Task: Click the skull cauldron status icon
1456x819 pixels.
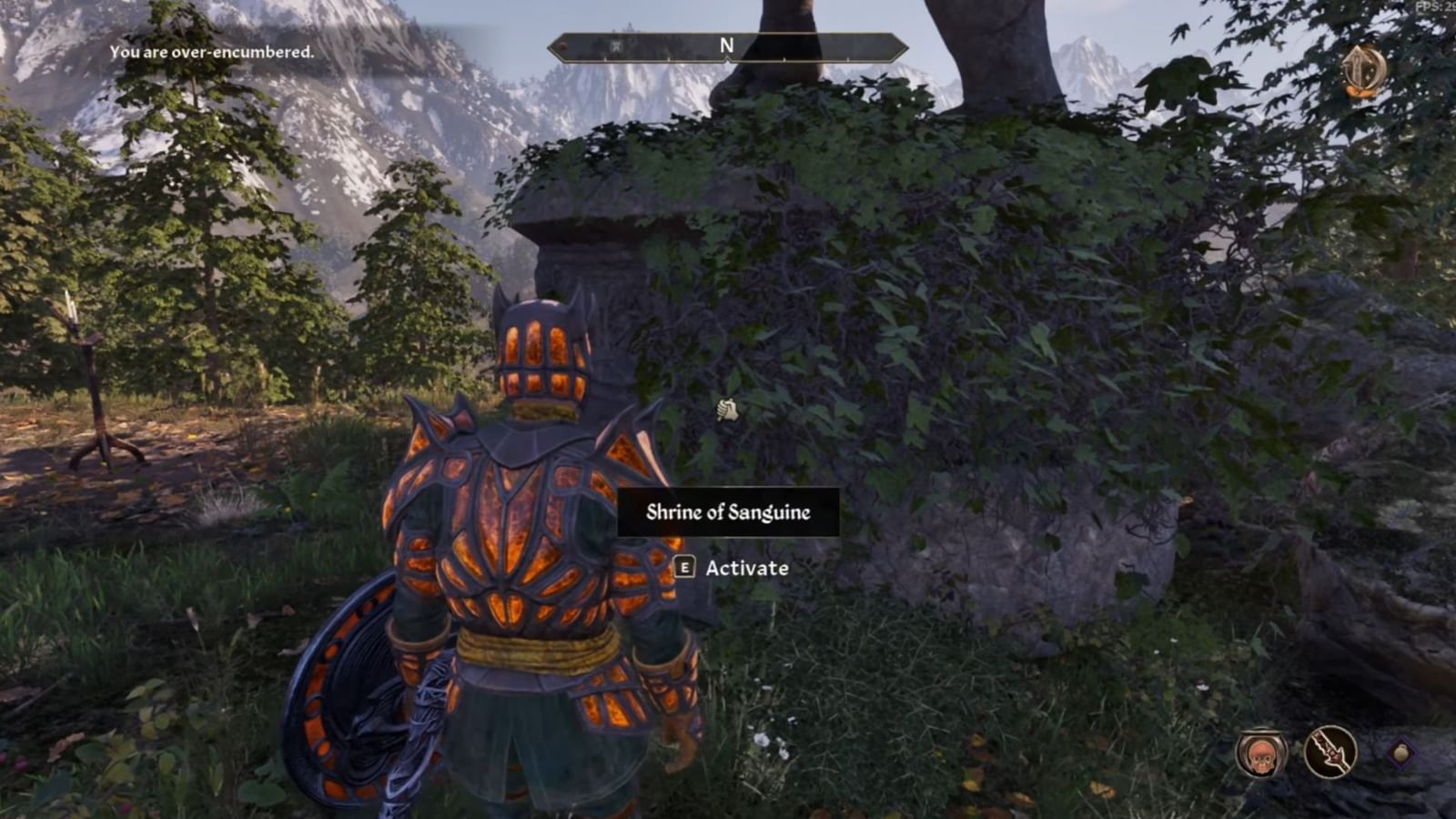Action: [1259, 752]
